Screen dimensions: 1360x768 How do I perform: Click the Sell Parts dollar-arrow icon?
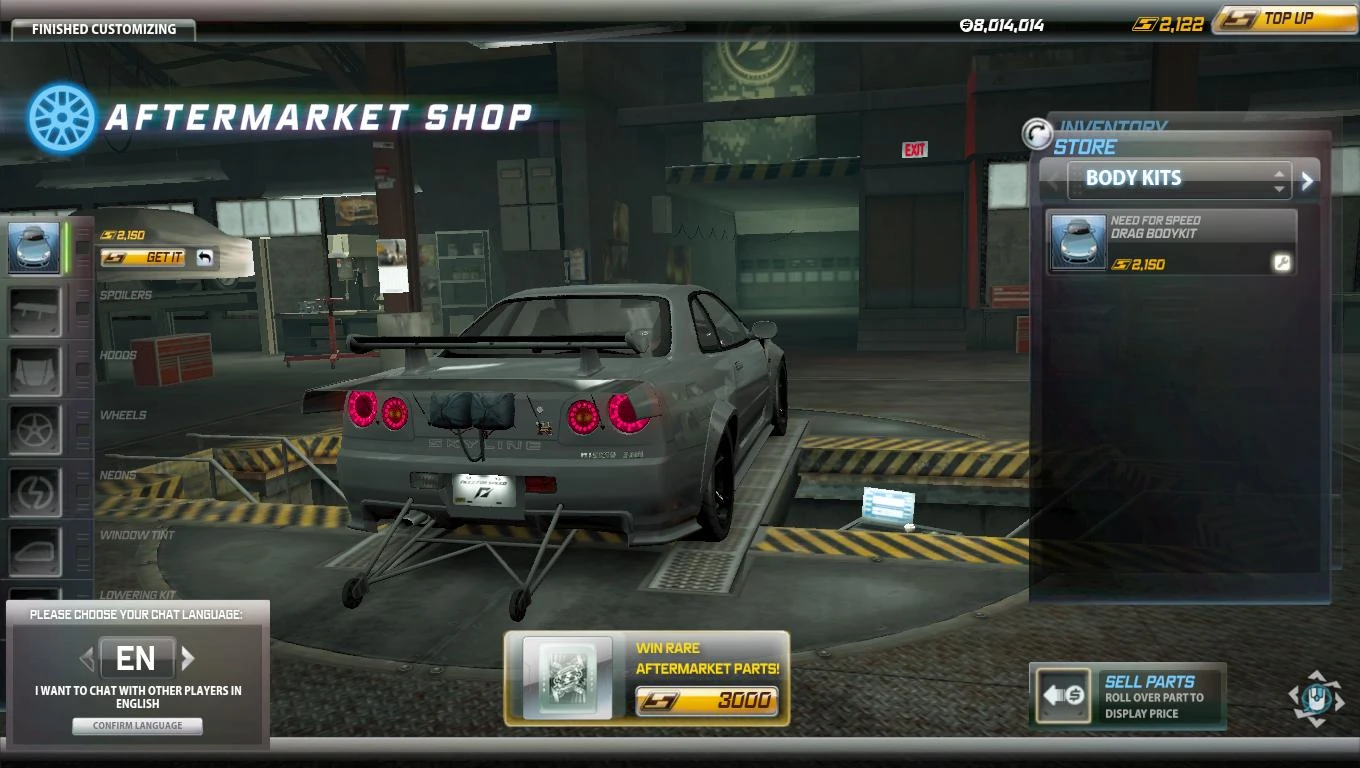point(1063,694)
